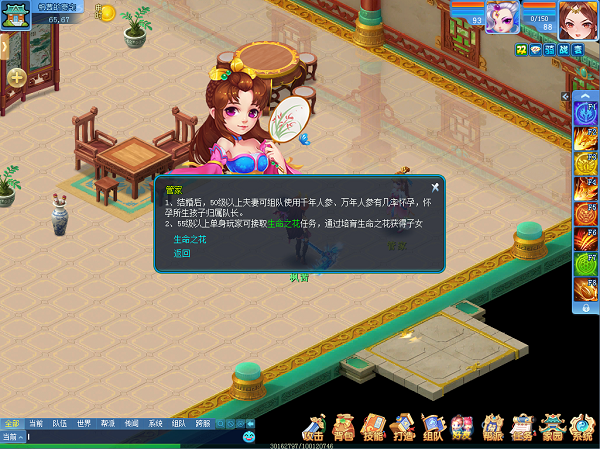Choose the 生命之花 dialogue option

(x=189, y=240)
